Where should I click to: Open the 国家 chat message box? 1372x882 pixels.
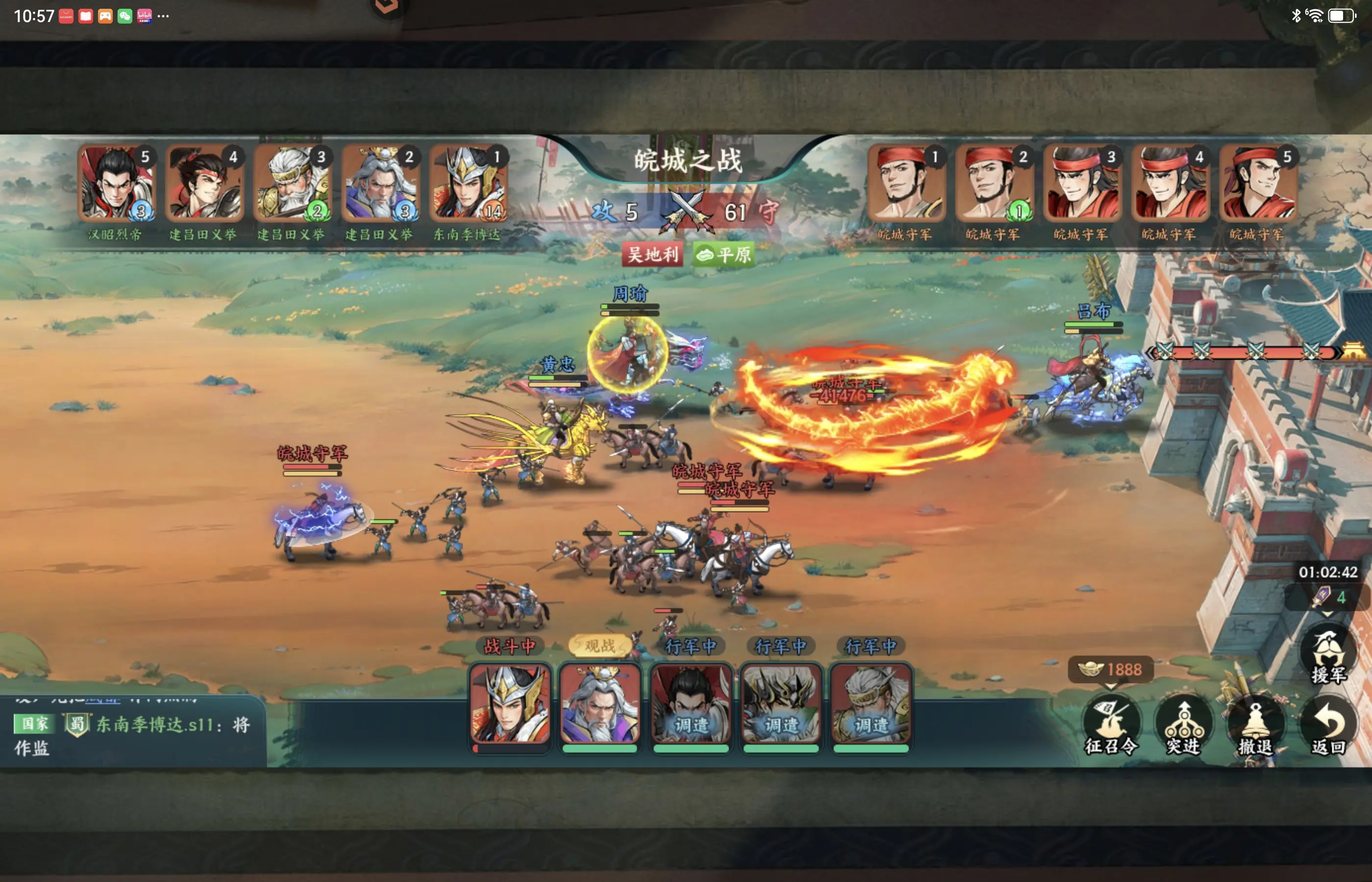point(133,733)
